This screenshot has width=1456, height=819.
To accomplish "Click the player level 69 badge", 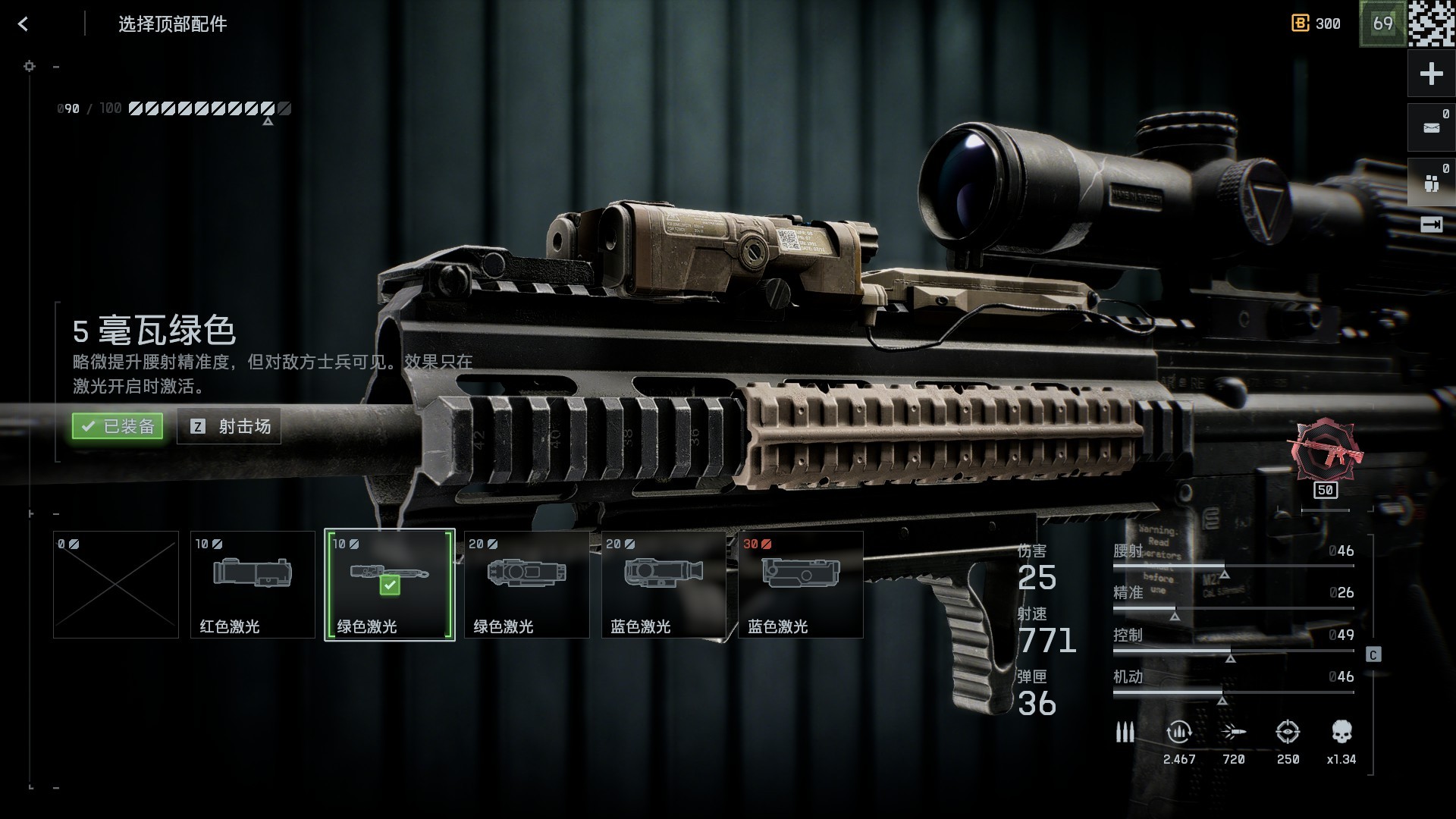I will tap(1382, 24).
